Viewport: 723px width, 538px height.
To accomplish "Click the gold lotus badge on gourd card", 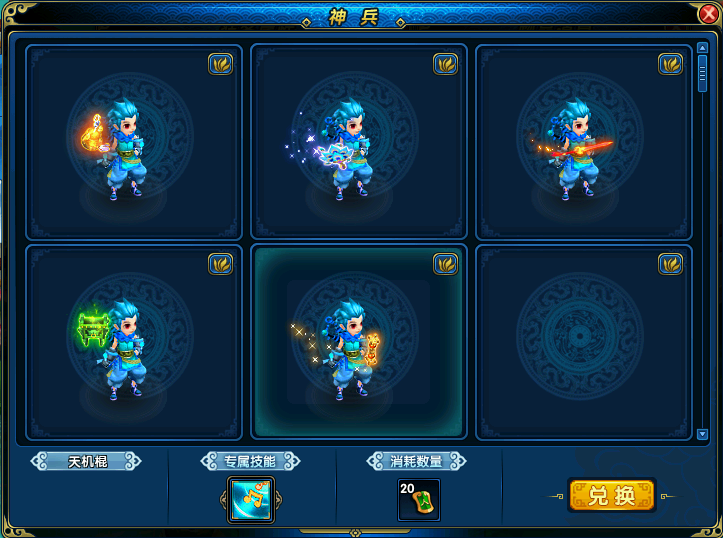I will coord(220,63).
